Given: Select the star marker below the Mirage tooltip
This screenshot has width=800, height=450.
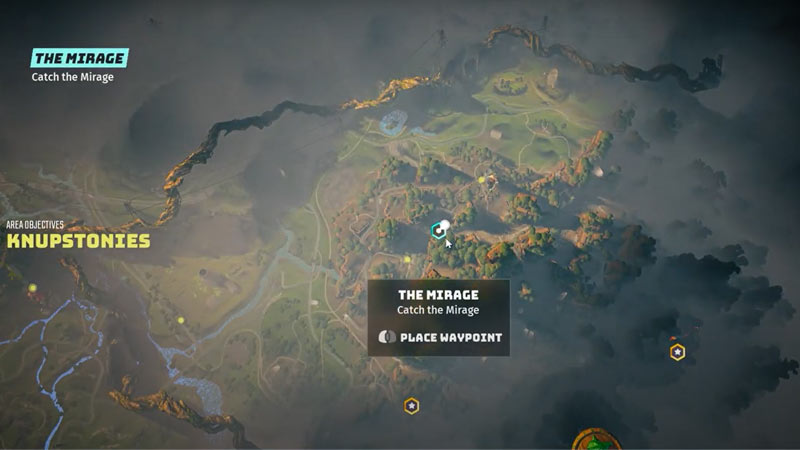Looking at the screenshot, I should click(x=411, y=405).
